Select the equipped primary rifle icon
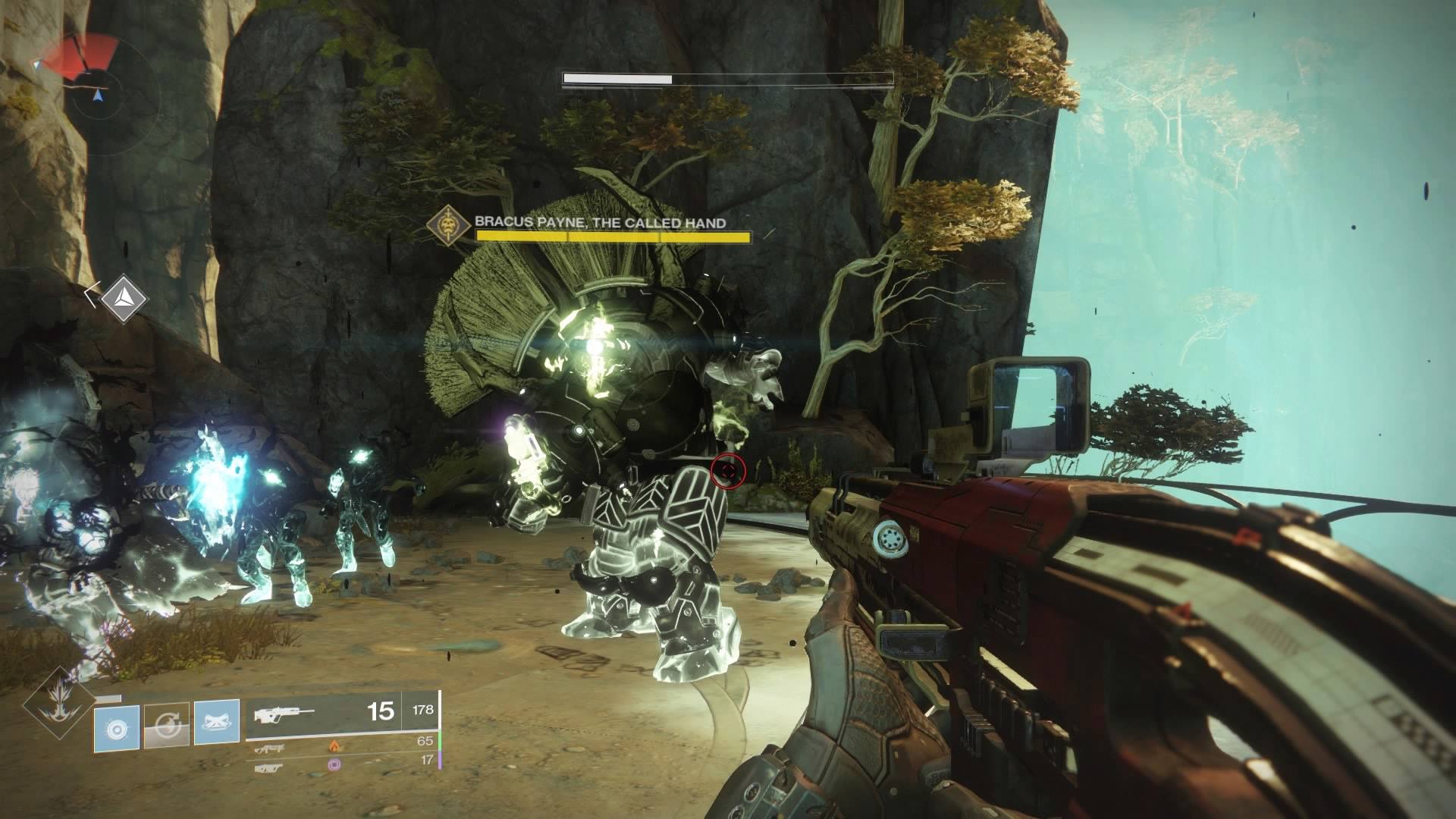 coord(284,714)
